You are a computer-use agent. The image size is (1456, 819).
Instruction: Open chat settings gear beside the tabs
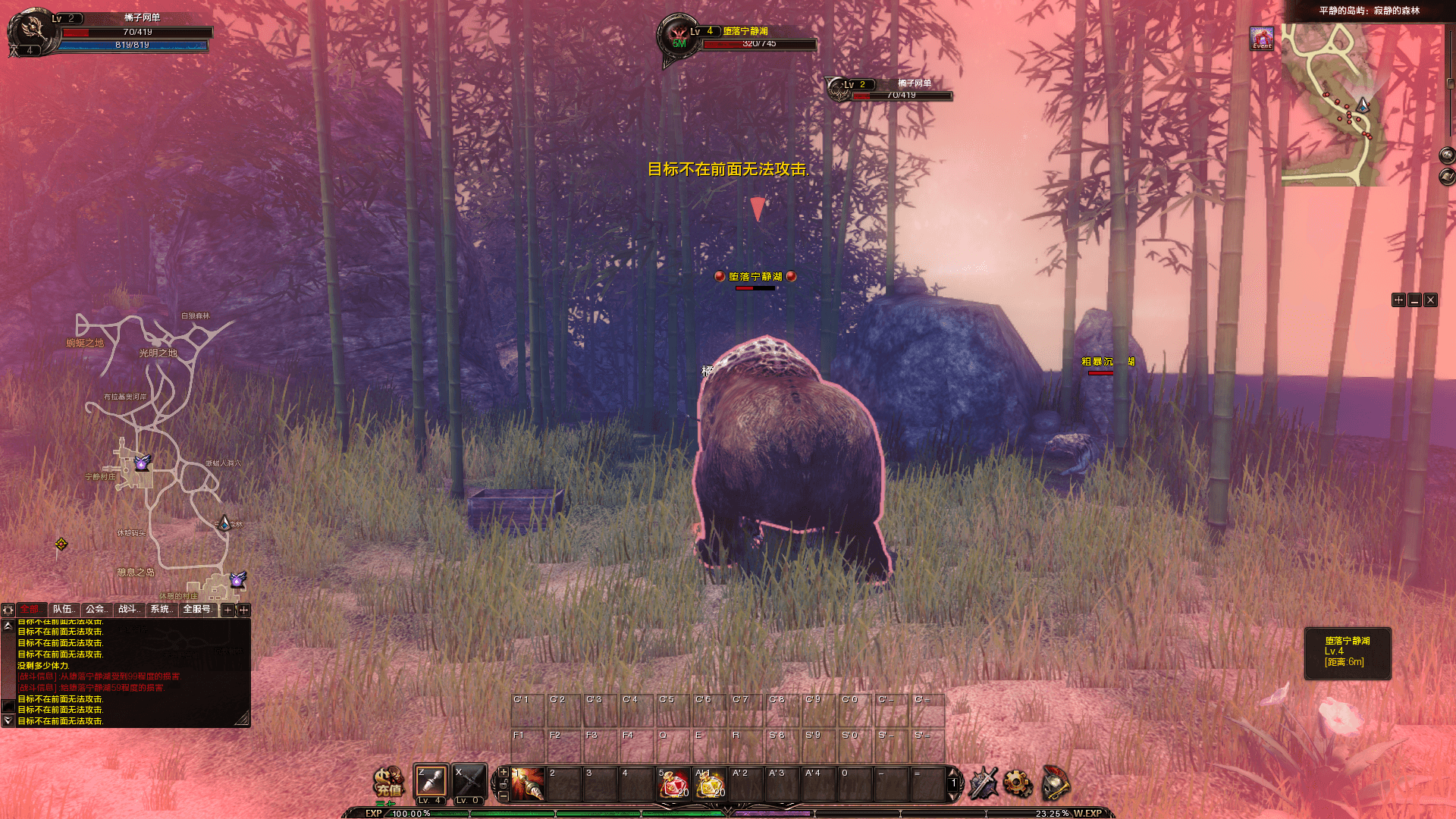pyautogui.click(x=8, y=610)
